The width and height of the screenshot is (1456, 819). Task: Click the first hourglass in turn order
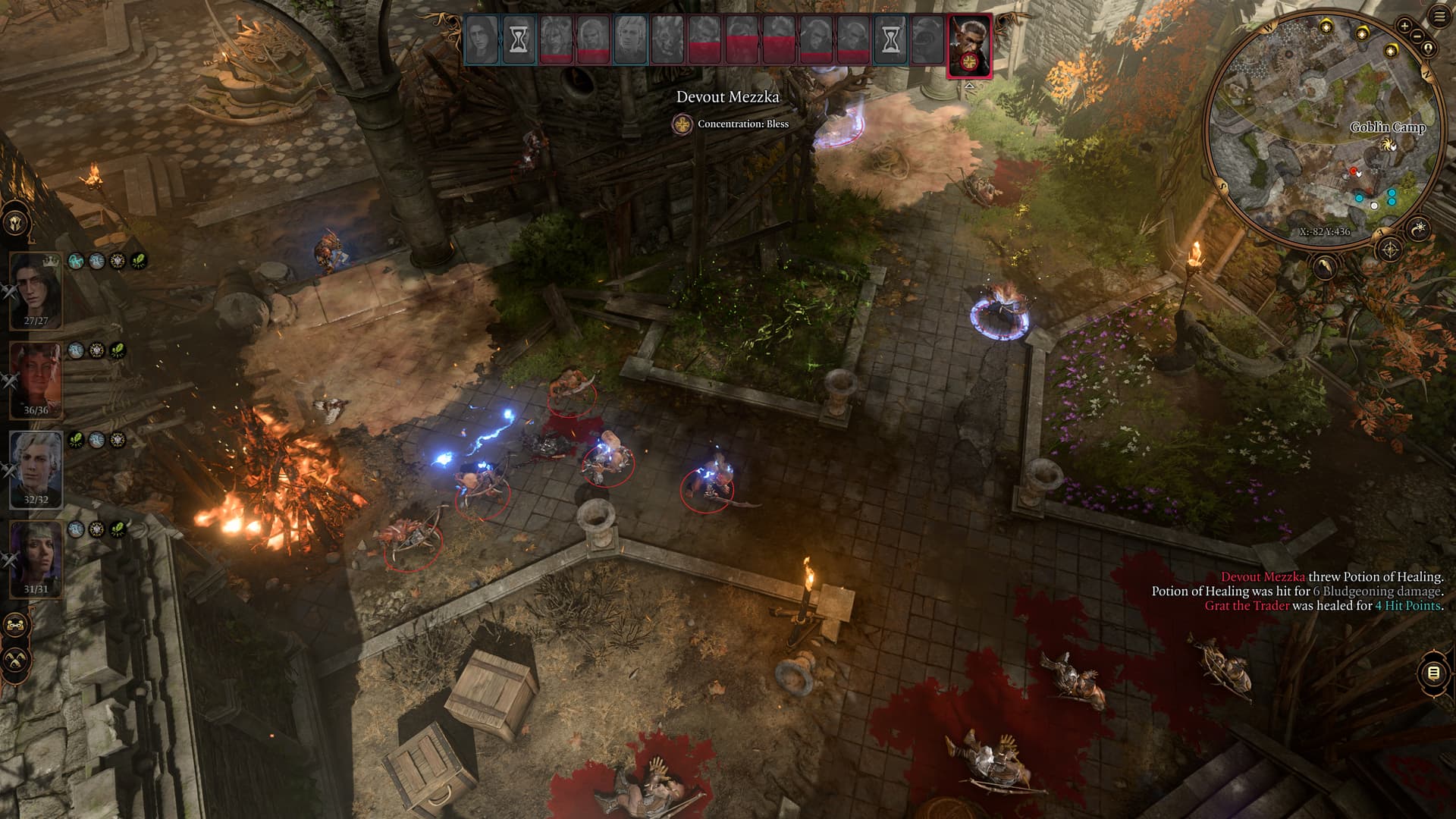coord(519,39)
